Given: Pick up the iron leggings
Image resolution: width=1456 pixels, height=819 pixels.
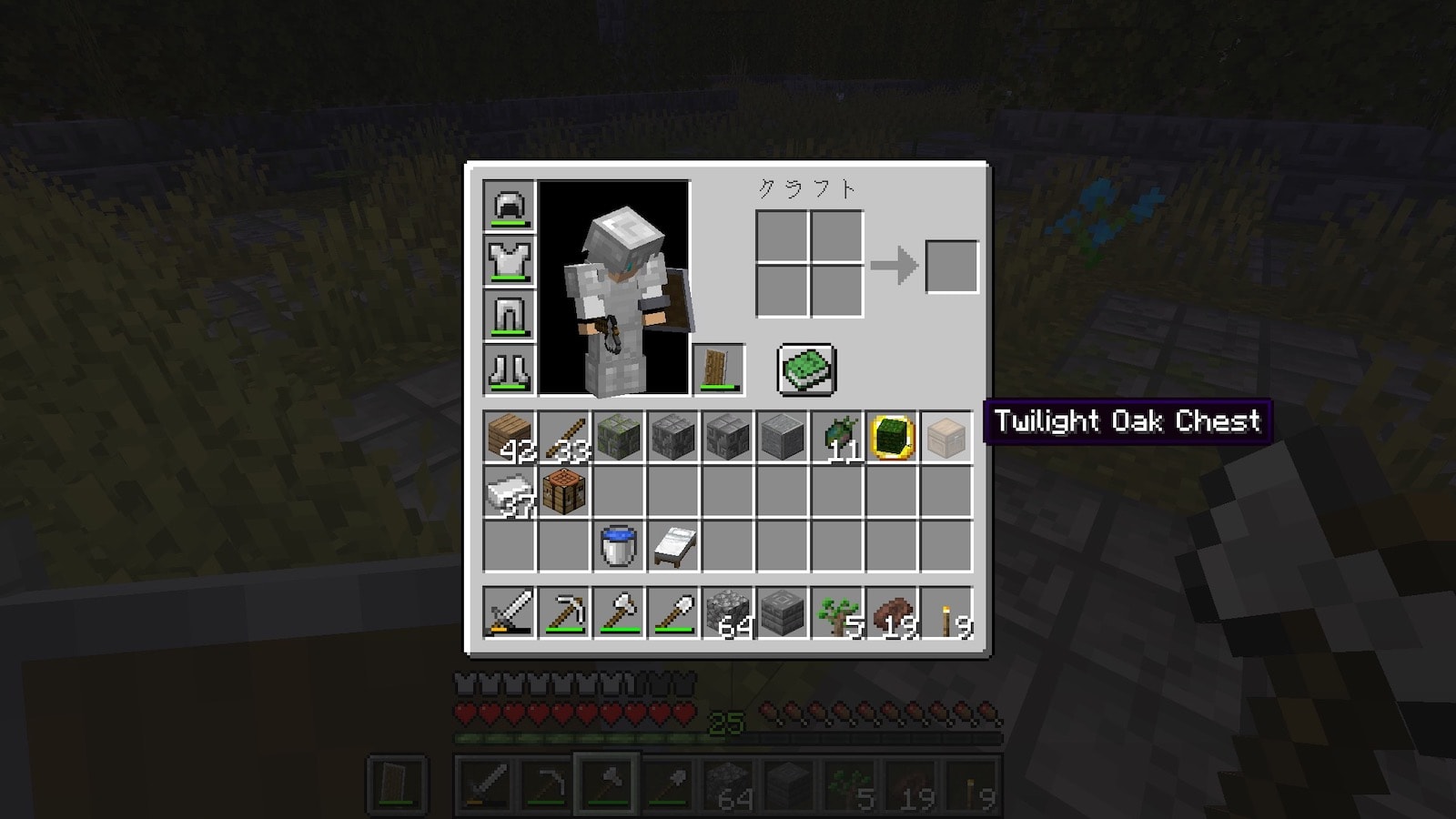Looking at the screenshot, I should [x=509, y=315].
